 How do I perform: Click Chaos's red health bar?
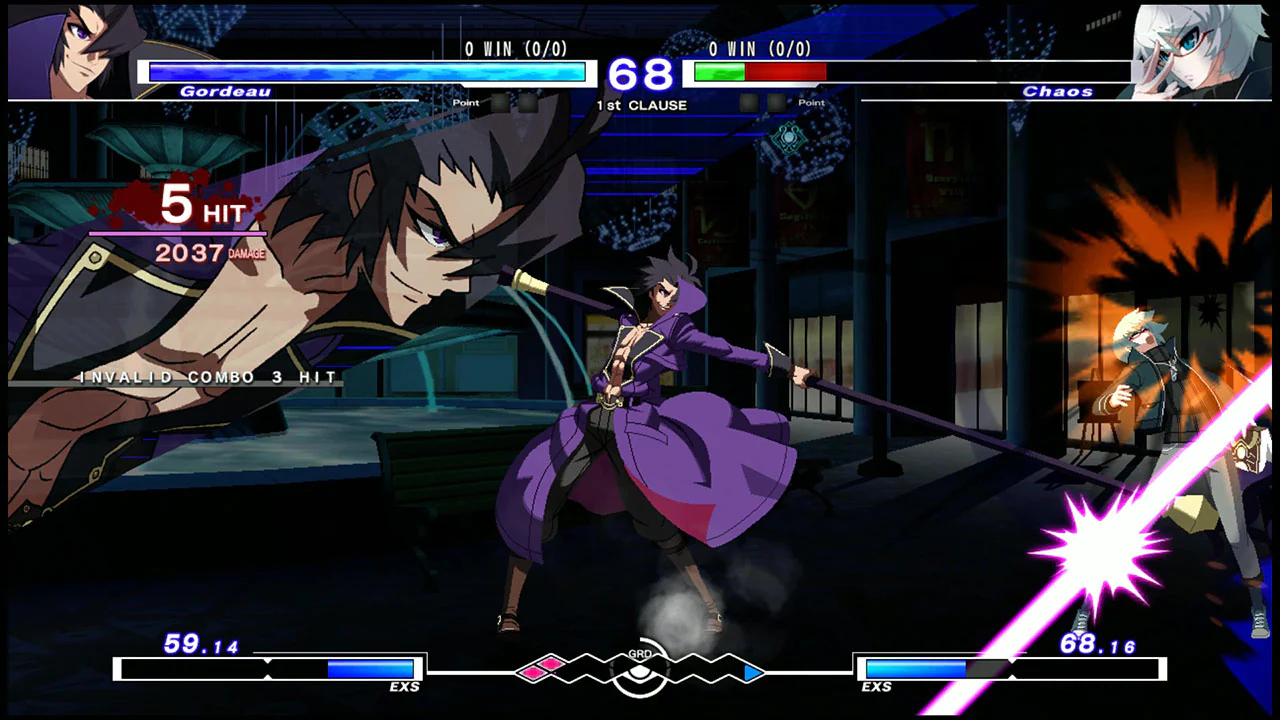785,71
